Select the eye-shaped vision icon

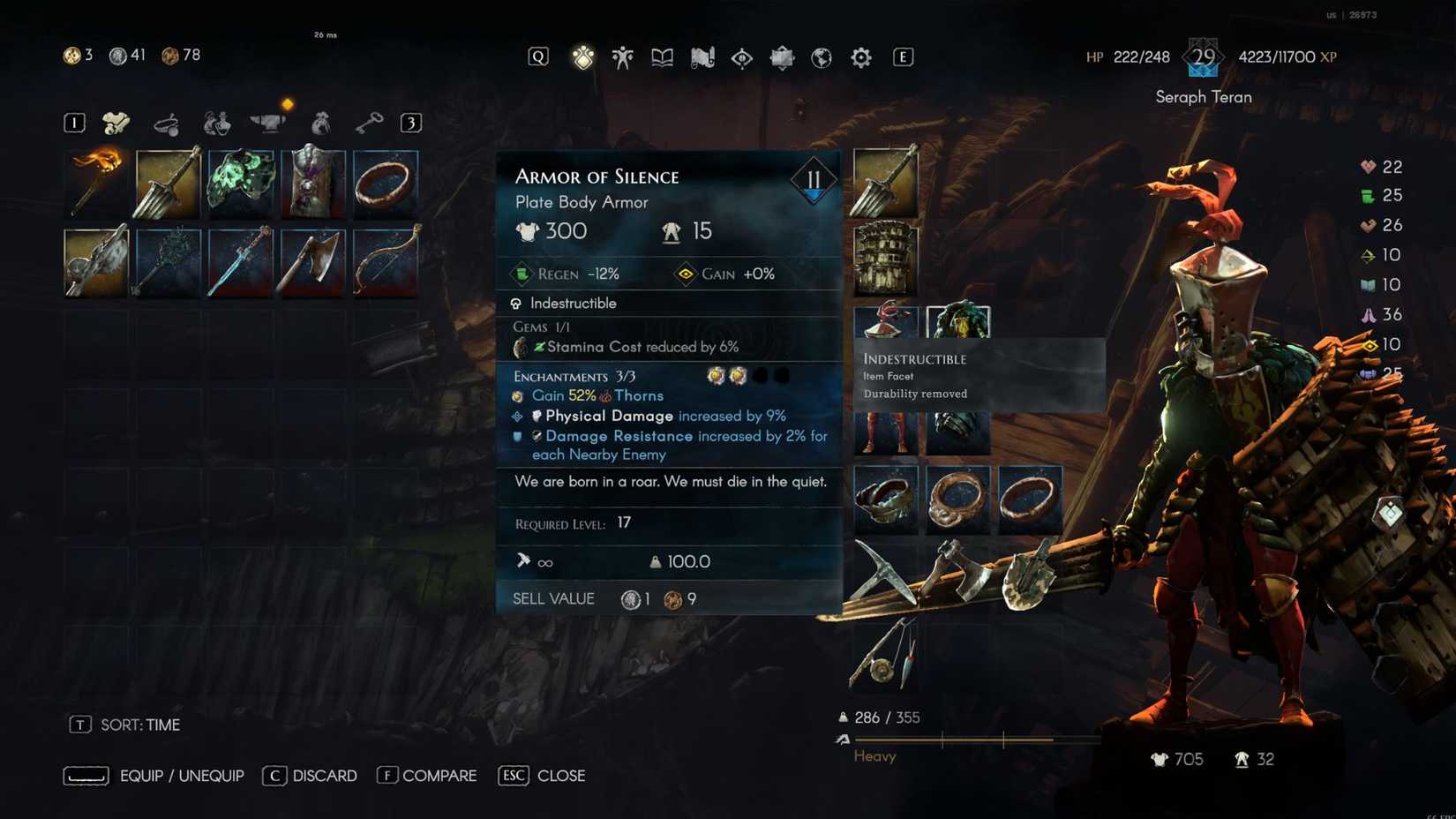740,56
